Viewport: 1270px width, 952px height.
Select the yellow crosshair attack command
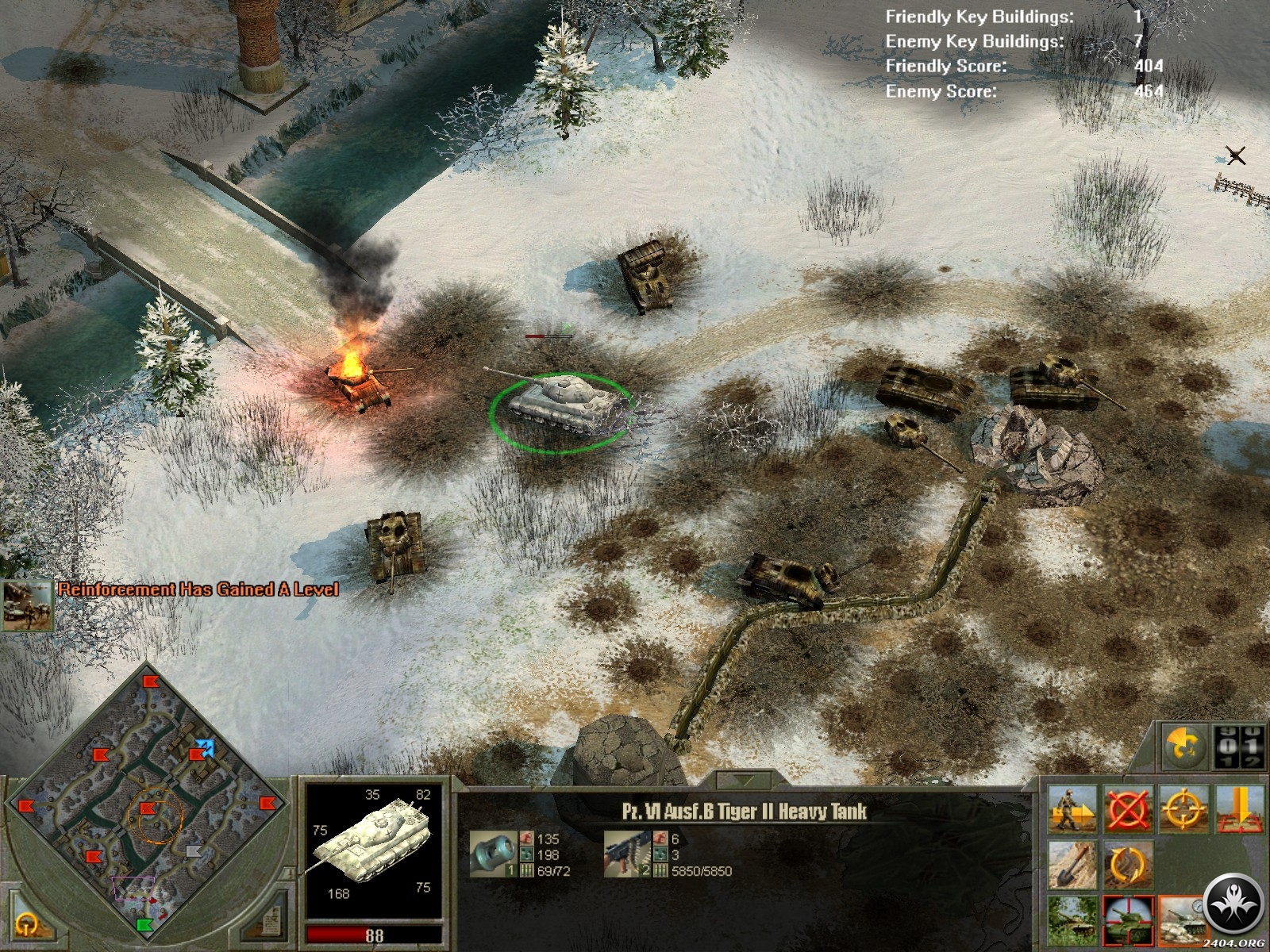tap(1183, 810)
